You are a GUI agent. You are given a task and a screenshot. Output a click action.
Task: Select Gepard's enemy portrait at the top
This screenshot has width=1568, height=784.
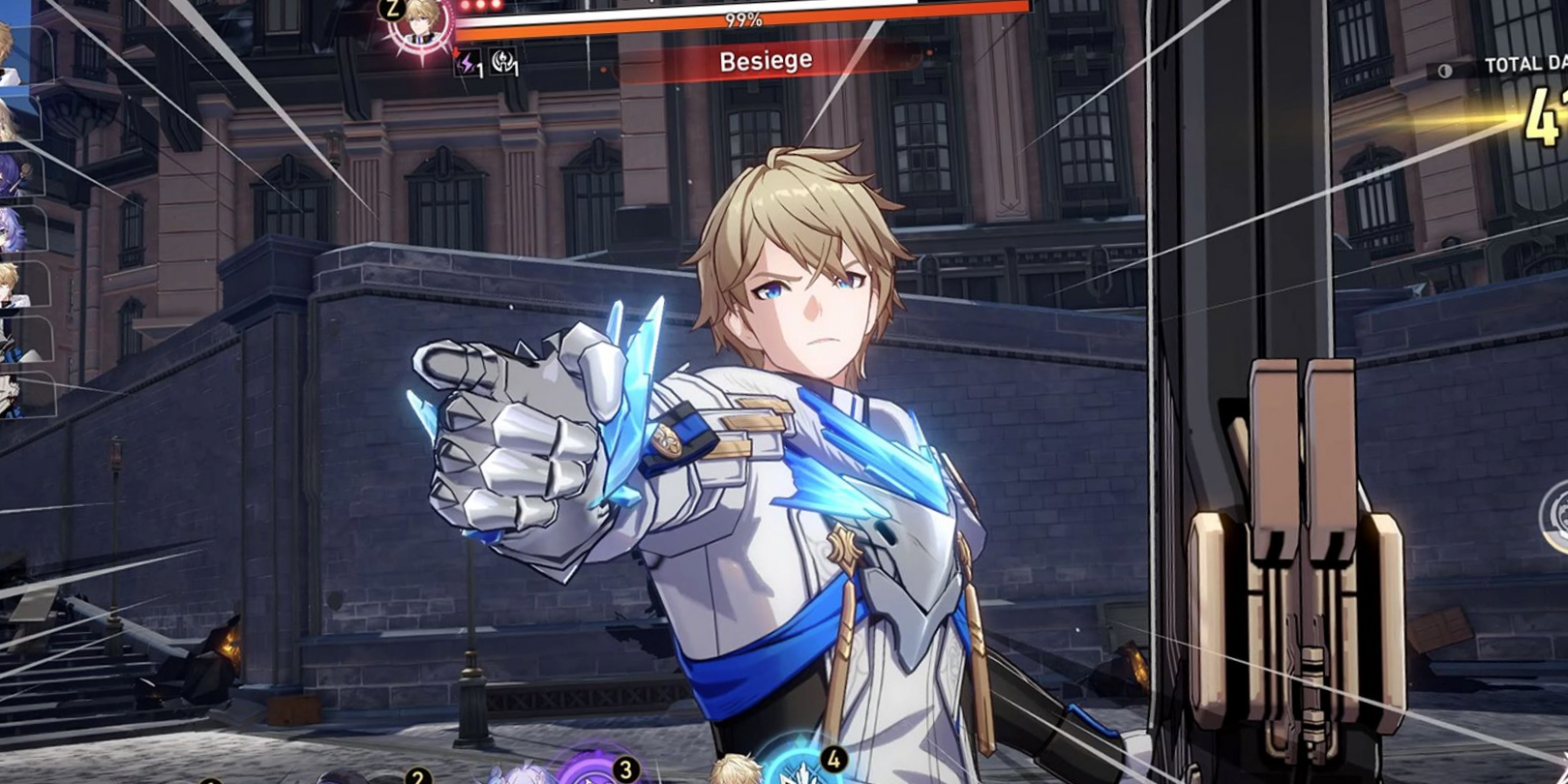(x=420, y=23)
